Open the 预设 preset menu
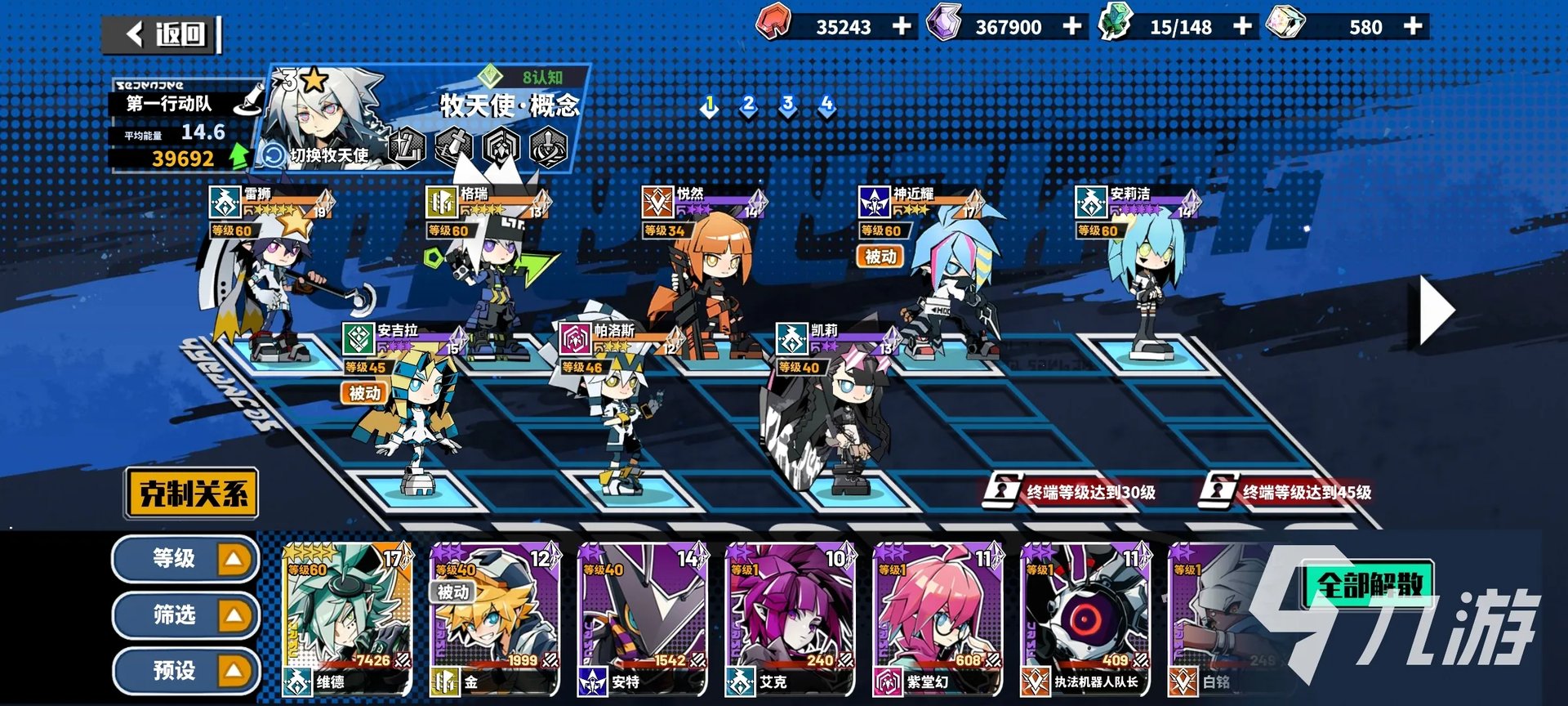1568x706 pixels. pyautogui.click(x=186, y=671)
